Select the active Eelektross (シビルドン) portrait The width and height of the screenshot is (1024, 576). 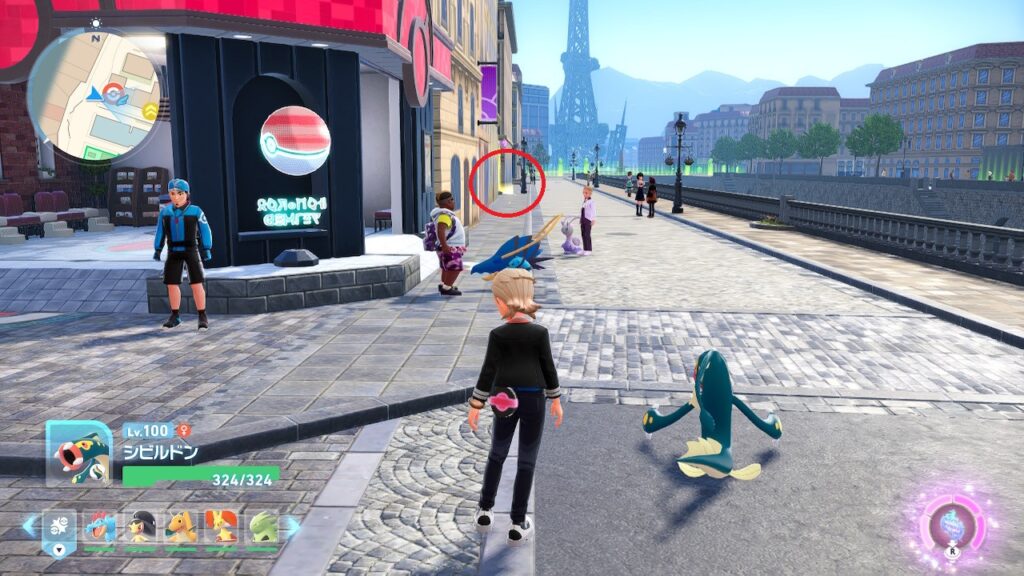tap(79, 453)
